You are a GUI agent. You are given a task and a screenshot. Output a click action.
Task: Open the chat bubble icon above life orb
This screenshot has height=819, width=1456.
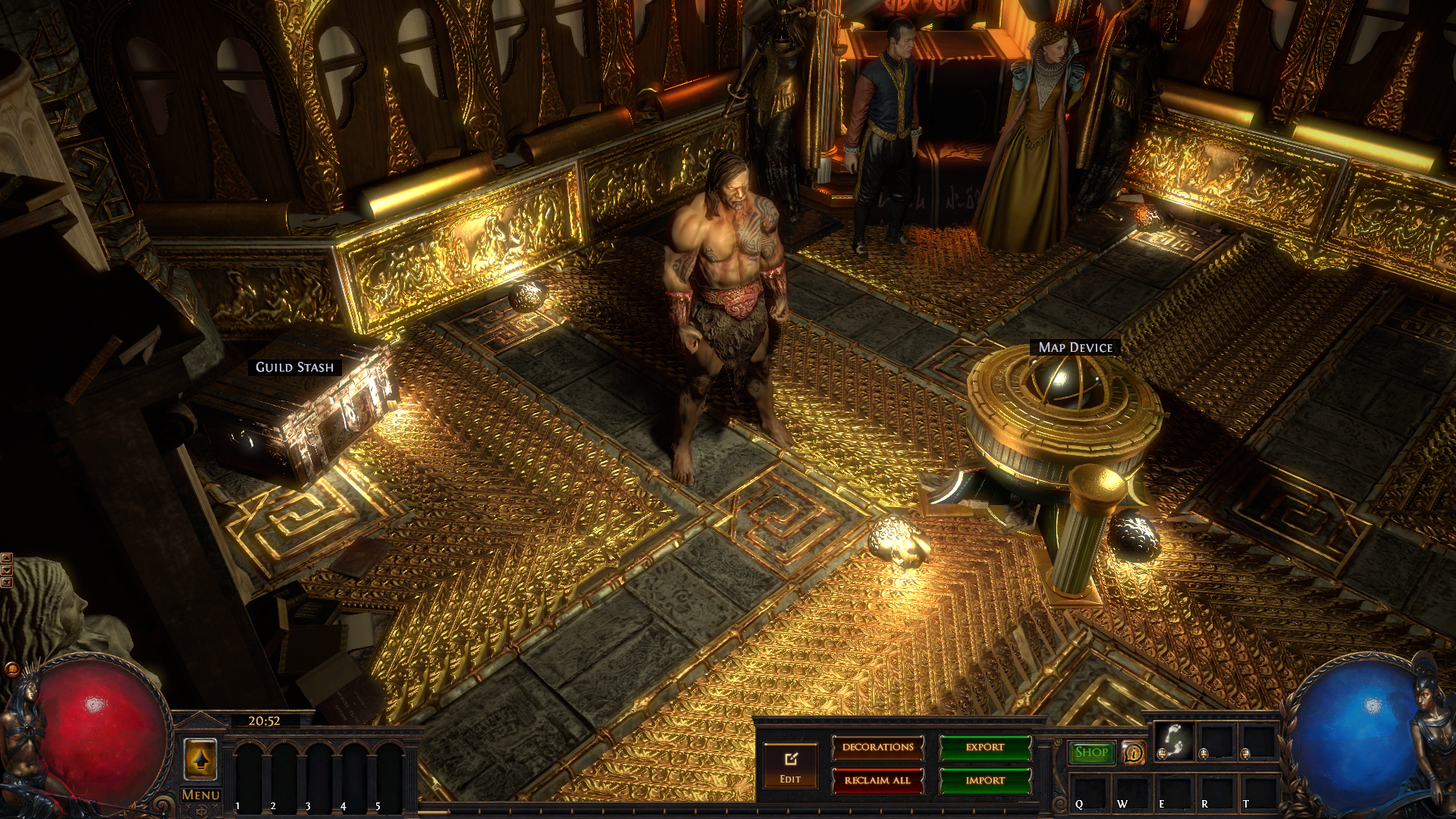click(11, 669)
